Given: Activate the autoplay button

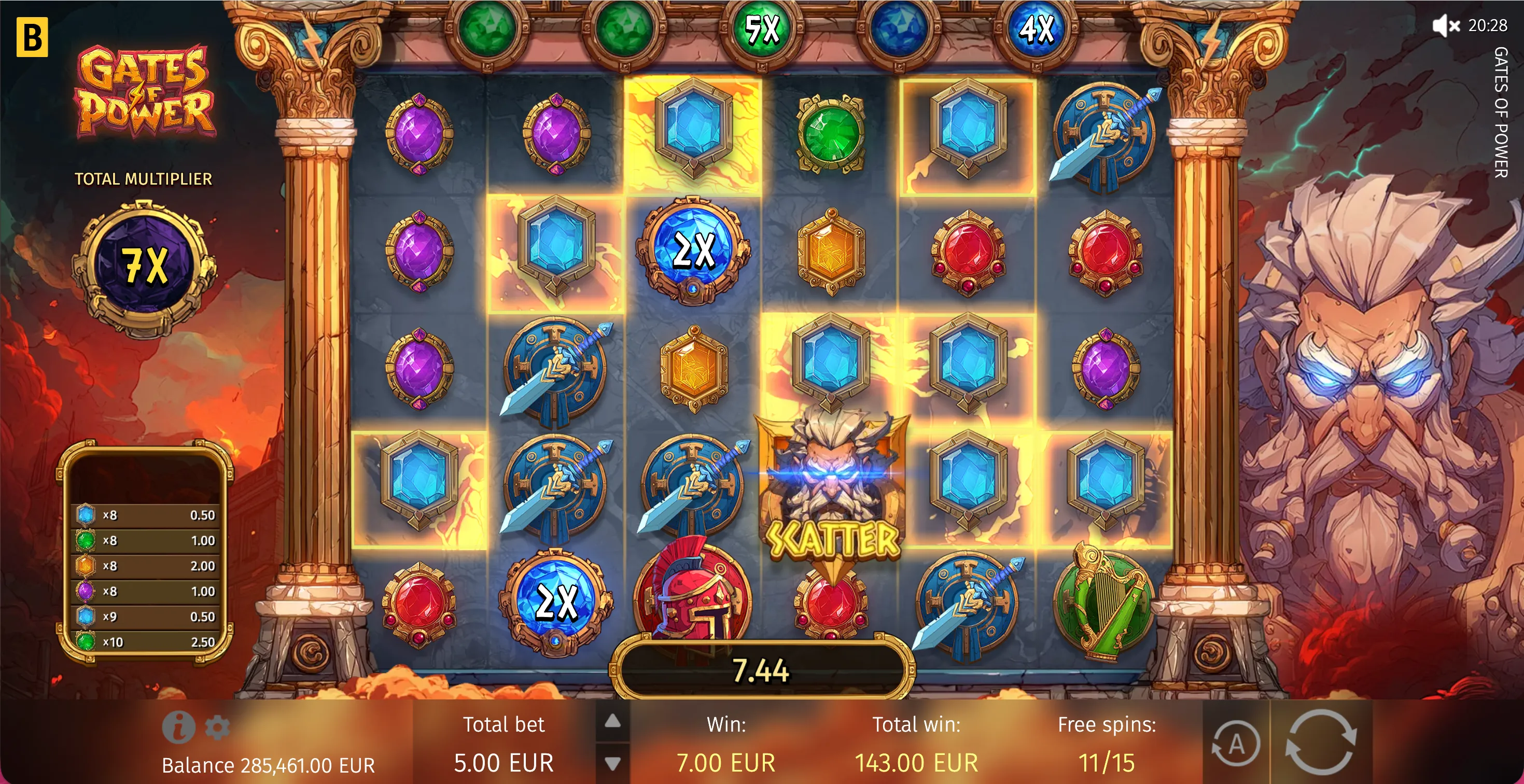Looking at the screenshot, I should [1236, 745].
